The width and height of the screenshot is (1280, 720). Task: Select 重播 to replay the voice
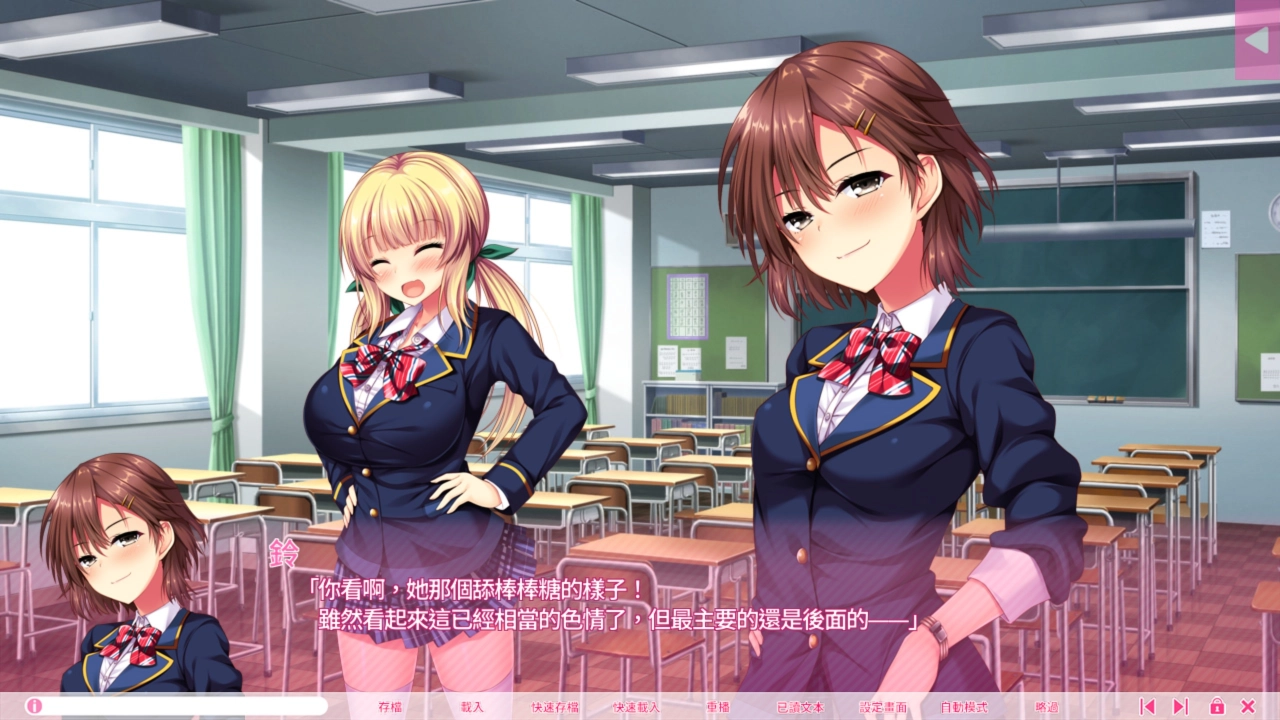point(718,706)
